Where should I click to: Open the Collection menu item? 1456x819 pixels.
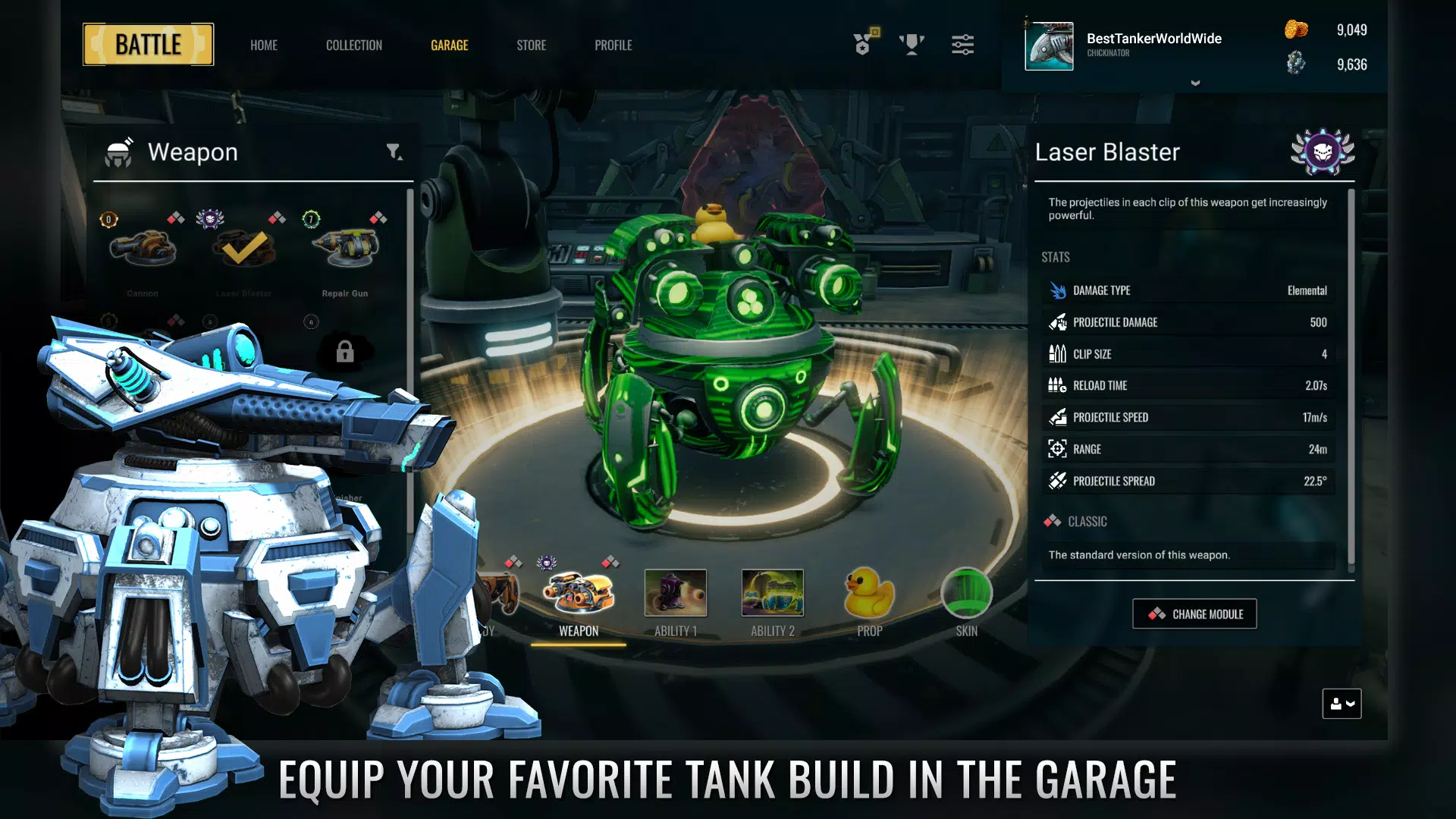click(353, 45)
